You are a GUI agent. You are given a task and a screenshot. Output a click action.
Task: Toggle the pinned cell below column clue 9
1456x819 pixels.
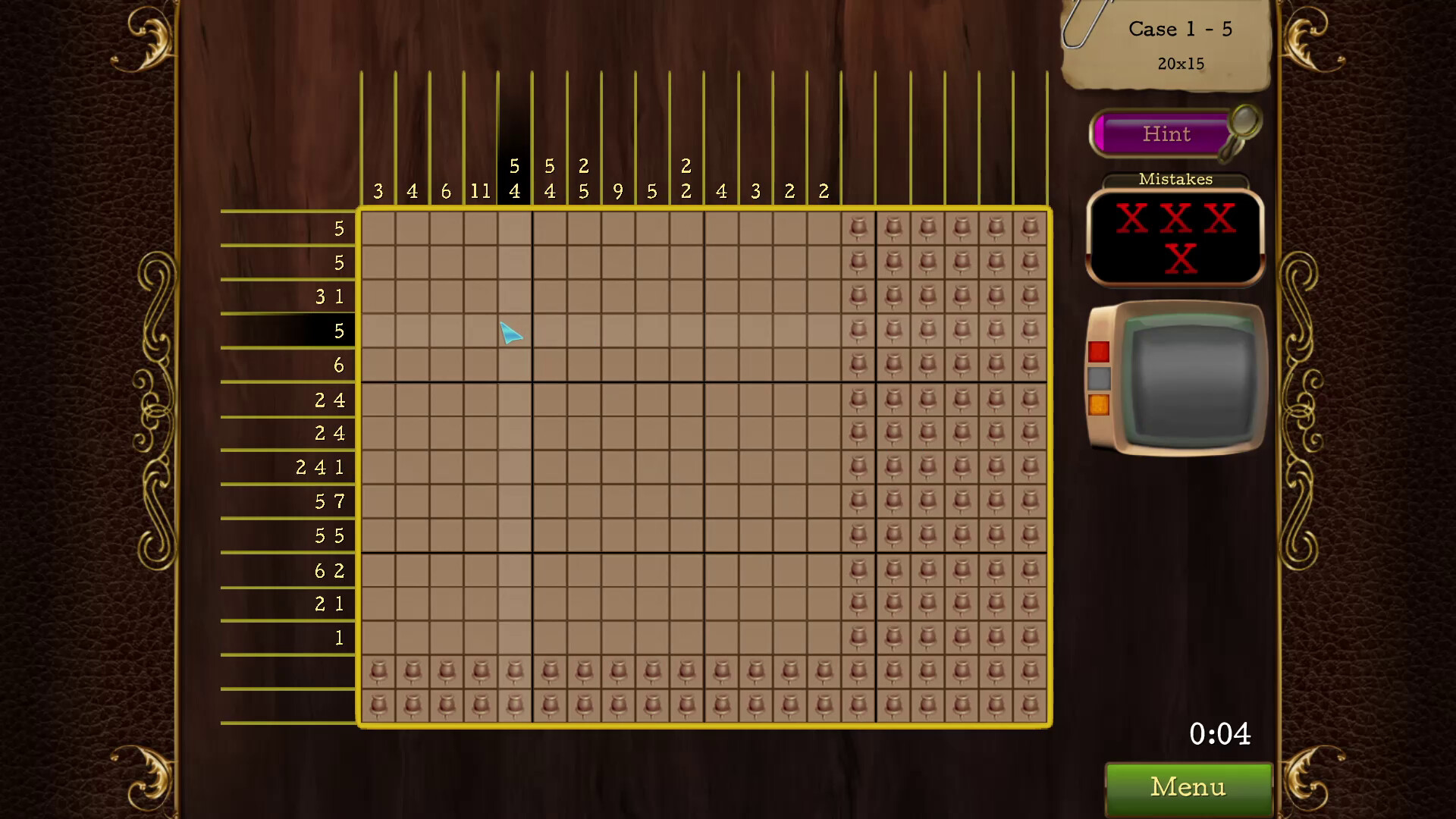[617, 671]
